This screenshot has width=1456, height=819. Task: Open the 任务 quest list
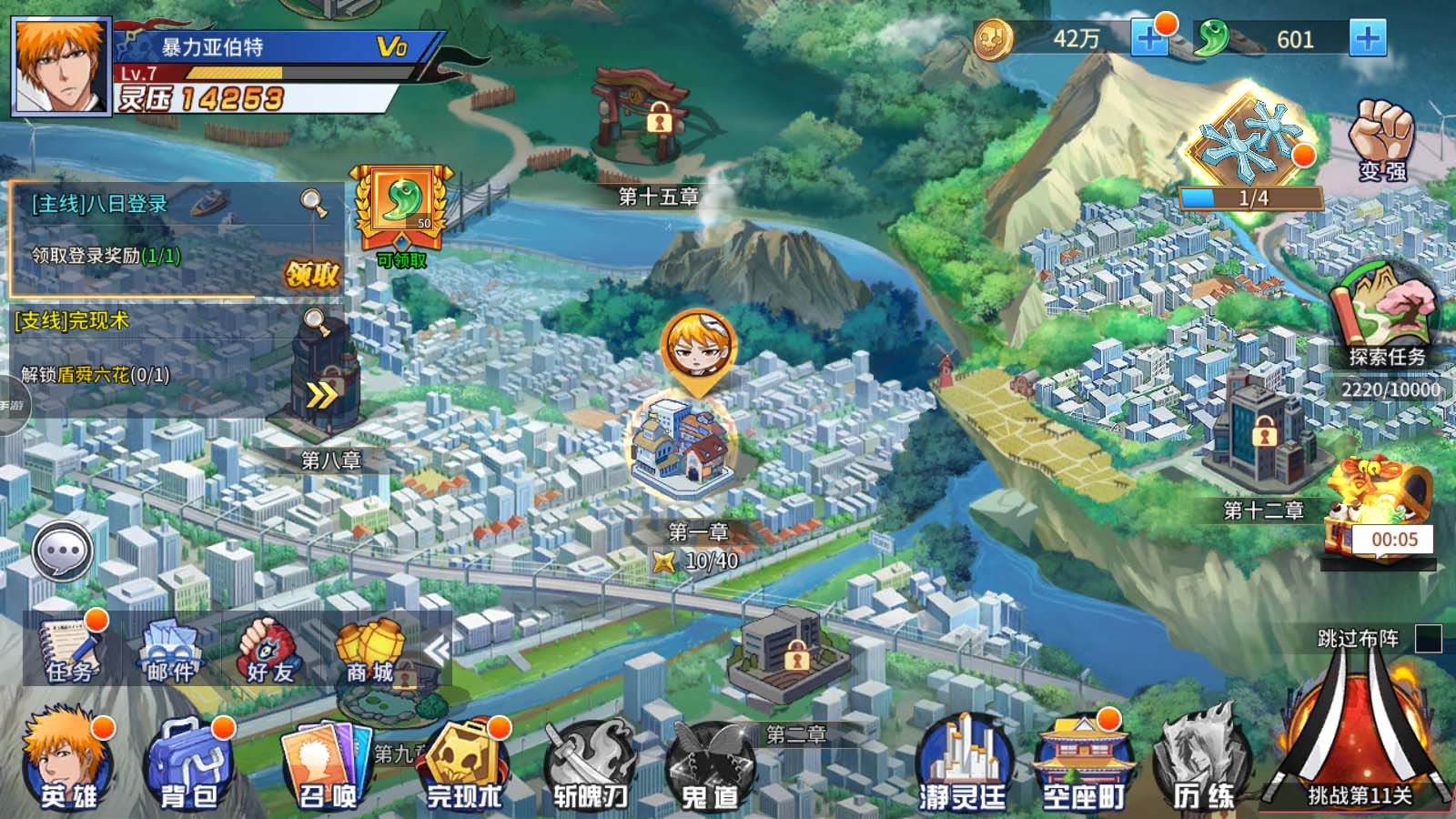(x=71, y=651)
